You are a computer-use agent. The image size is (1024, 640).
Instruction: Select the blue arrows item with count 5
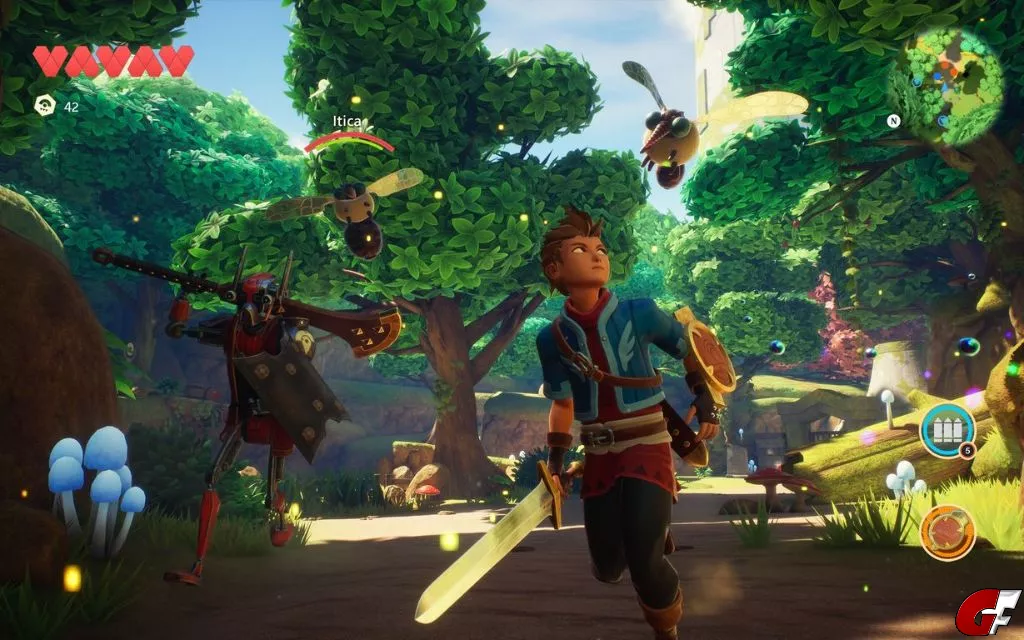pos(947,431)
